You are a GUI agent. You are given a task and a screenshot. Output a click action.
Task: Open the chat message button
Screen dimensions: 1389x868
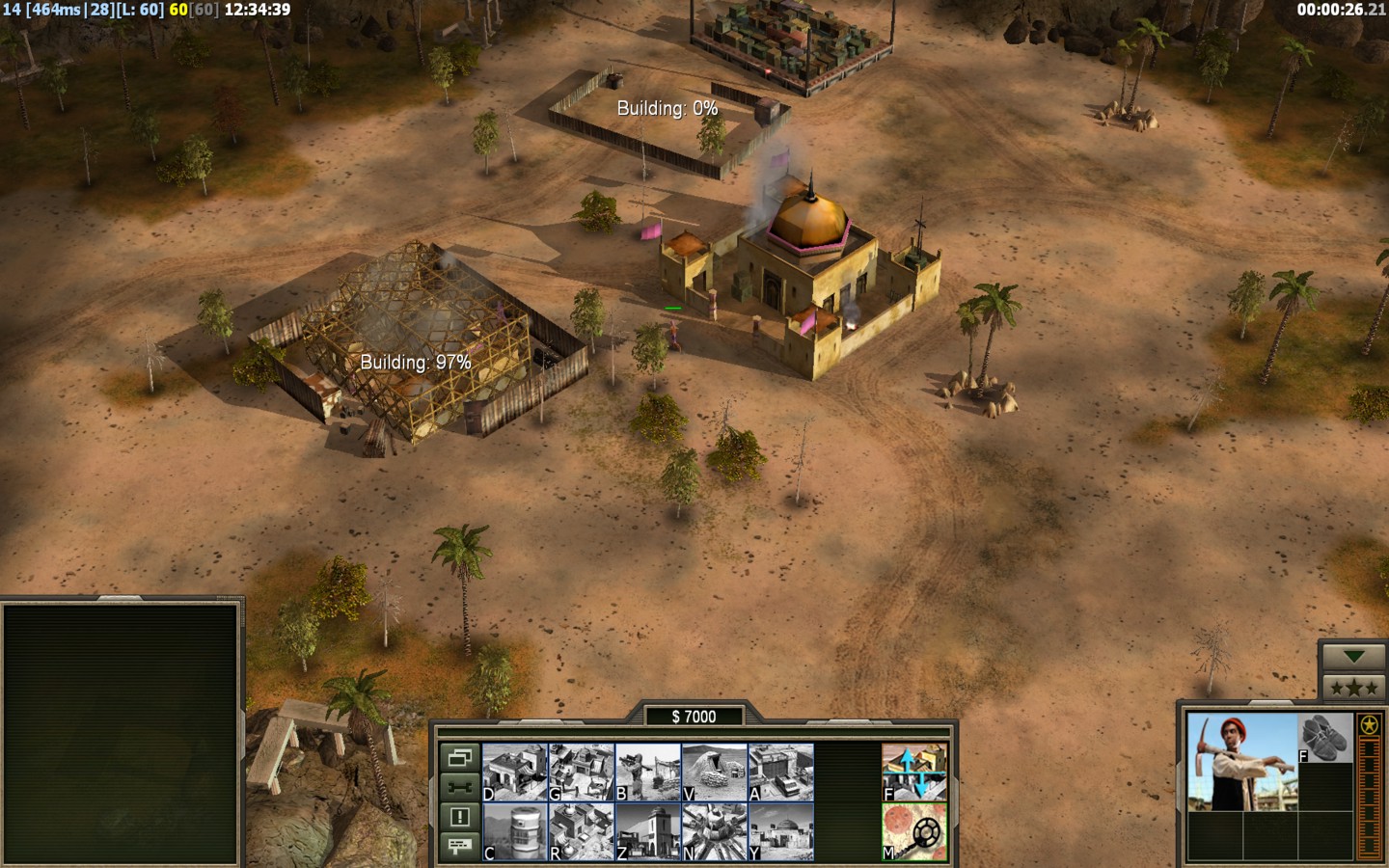[459, 846]
